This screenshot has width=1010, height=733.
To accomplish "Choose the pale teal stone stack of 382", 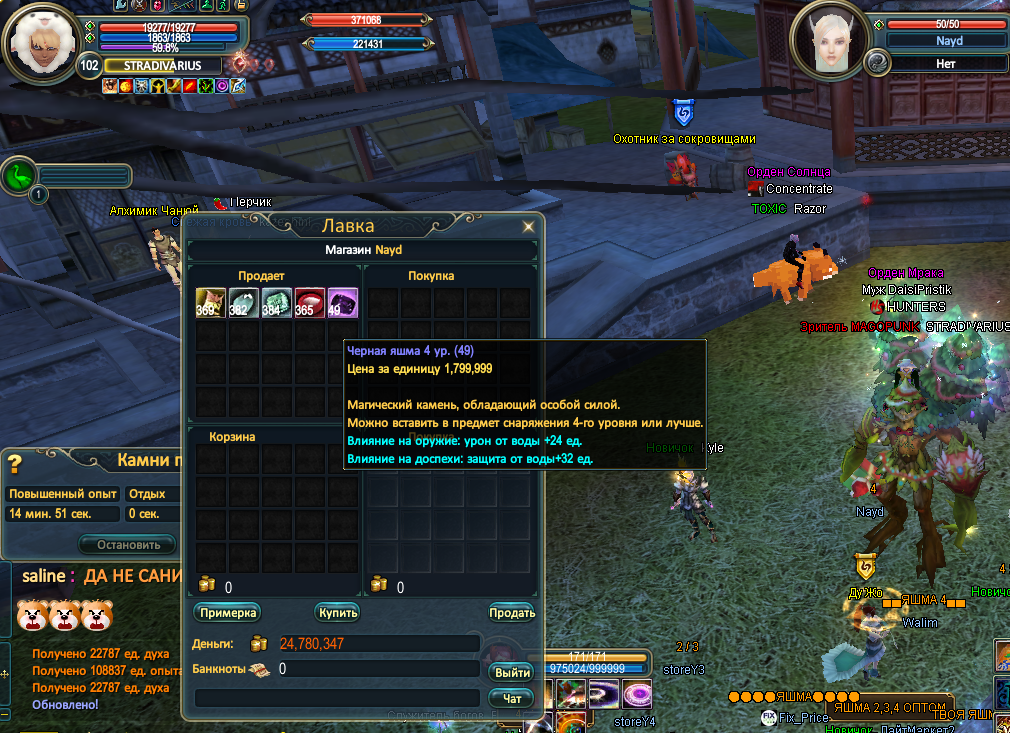I will (x=244, y=302).
